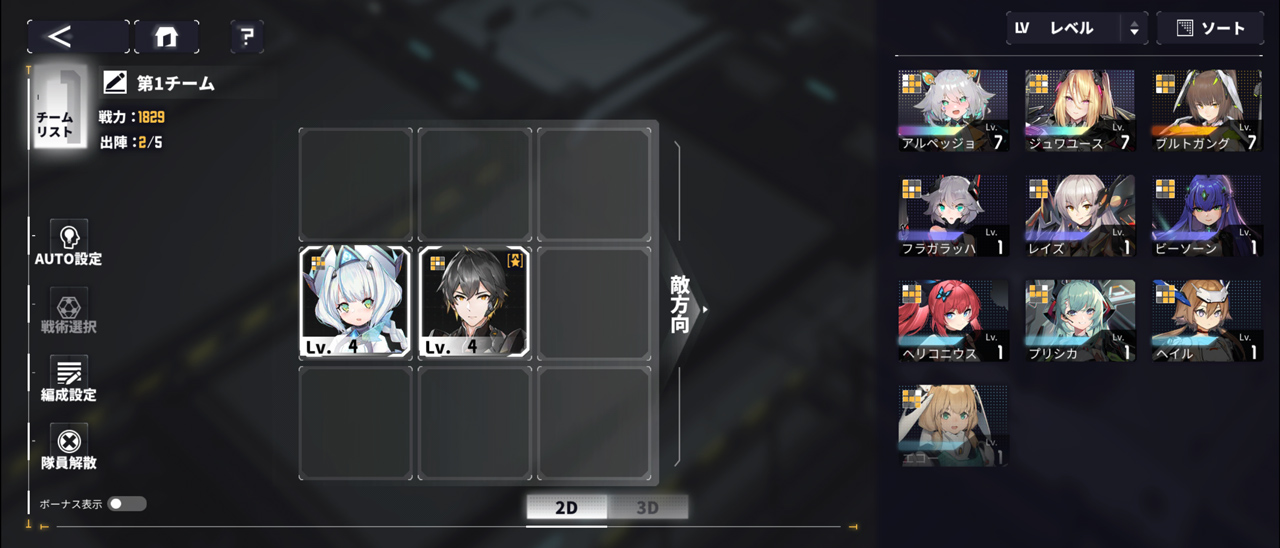
Task: Select the white-haired Lv. 4 unit on the grid
Action: (x=355, y=302)
